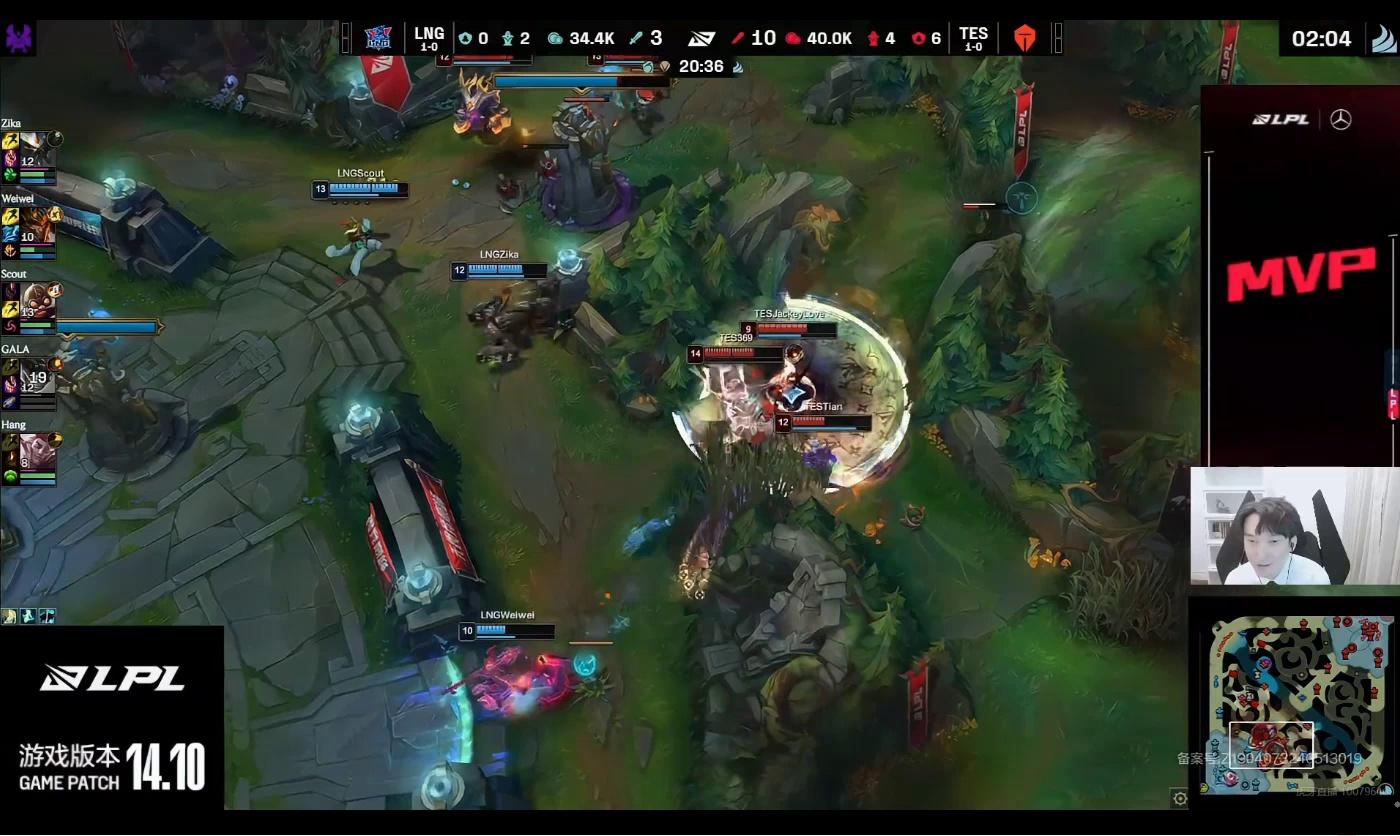Screen dimensions: 1400x836
Task: Click the TES team logo in scoreboard
Action: click(1025, 38)
